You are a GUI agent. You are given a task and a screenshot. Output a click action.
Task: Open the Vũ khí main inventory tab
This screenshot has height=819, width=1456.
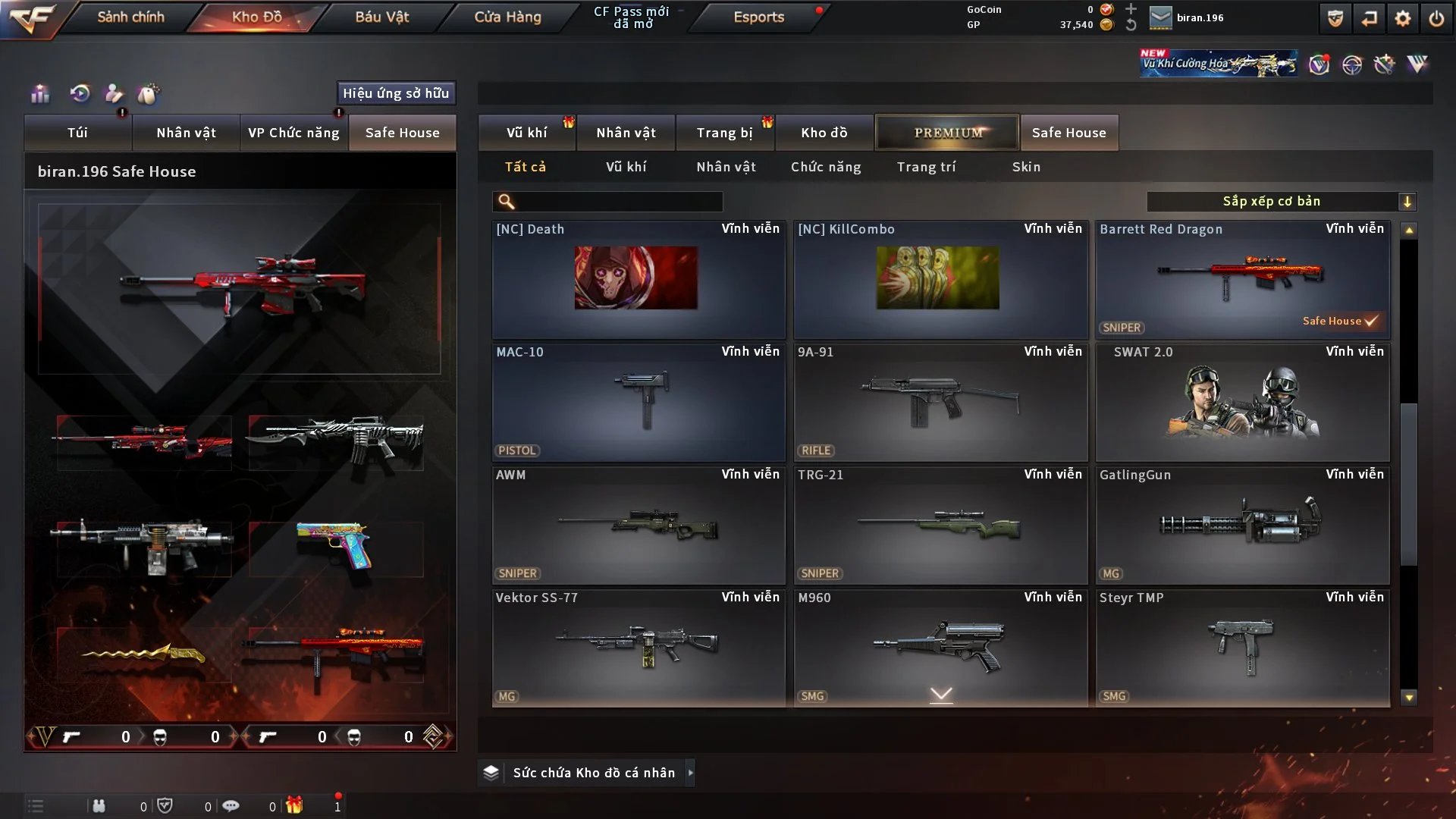click(x=526, y=133)
